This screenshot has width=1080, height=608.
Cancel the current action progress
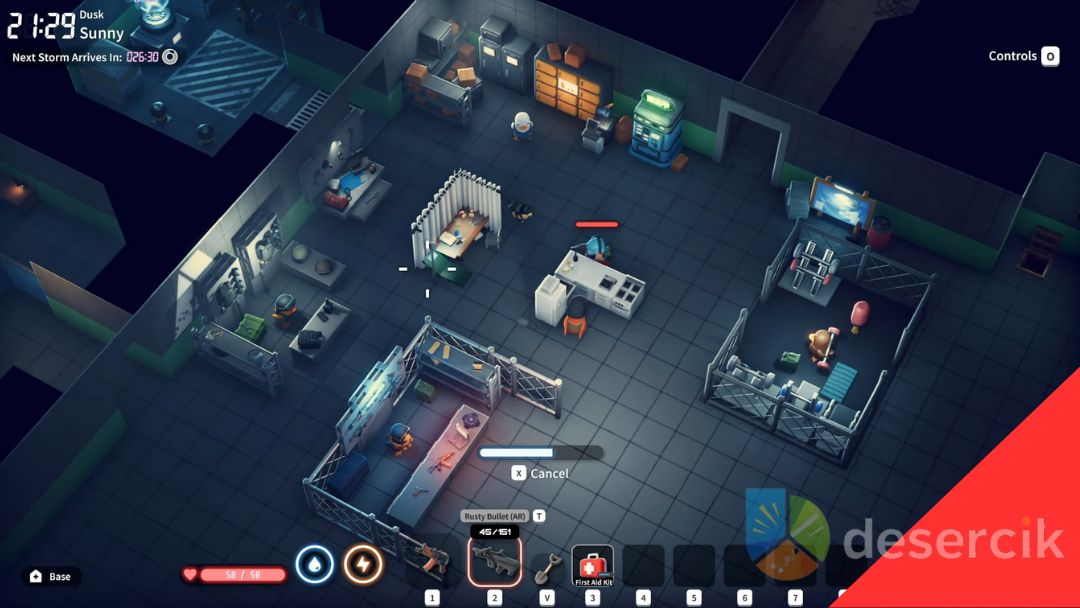click(x=540, y=473)
